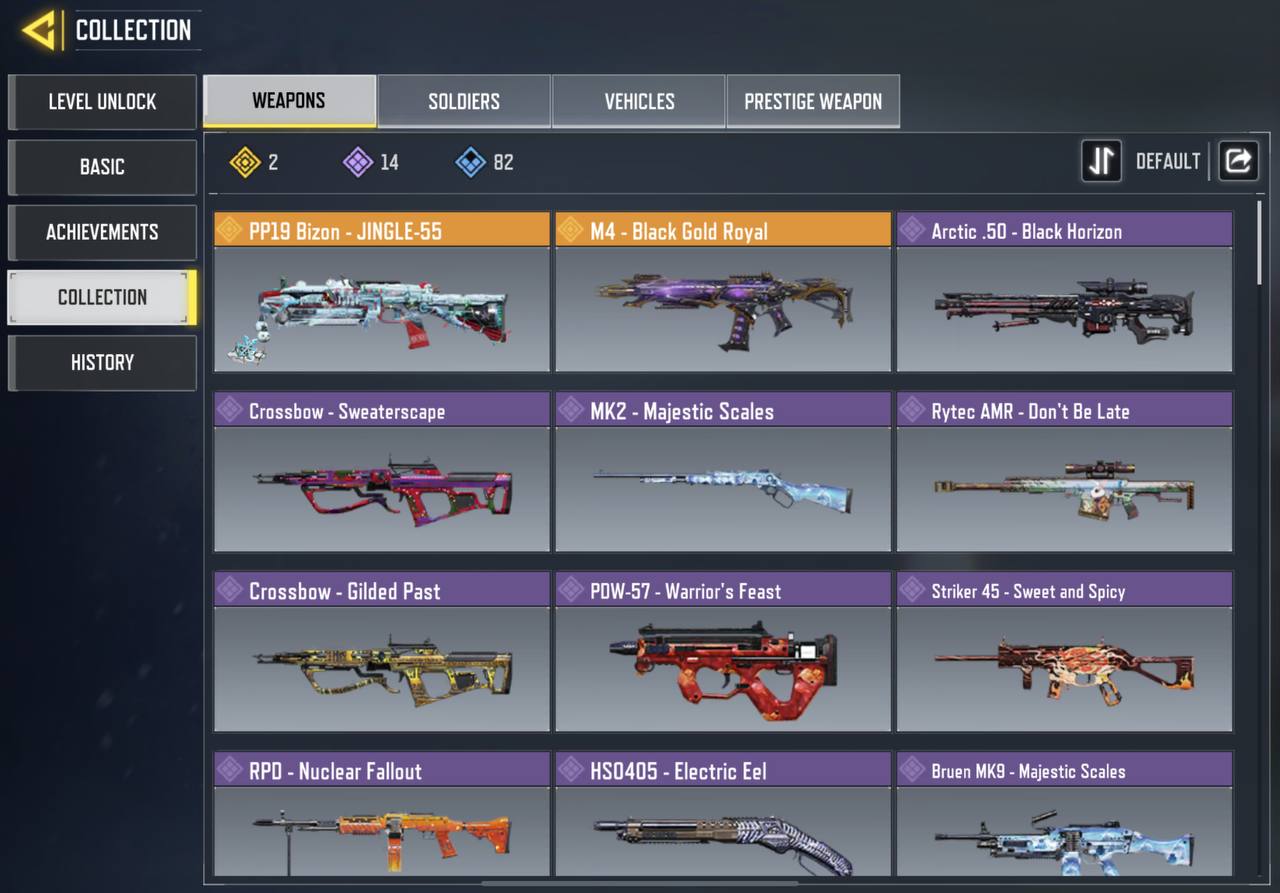Viewport: 1280px width, 893px height.
Task: Open the Level Unlock section
Action: pos(102,102)
